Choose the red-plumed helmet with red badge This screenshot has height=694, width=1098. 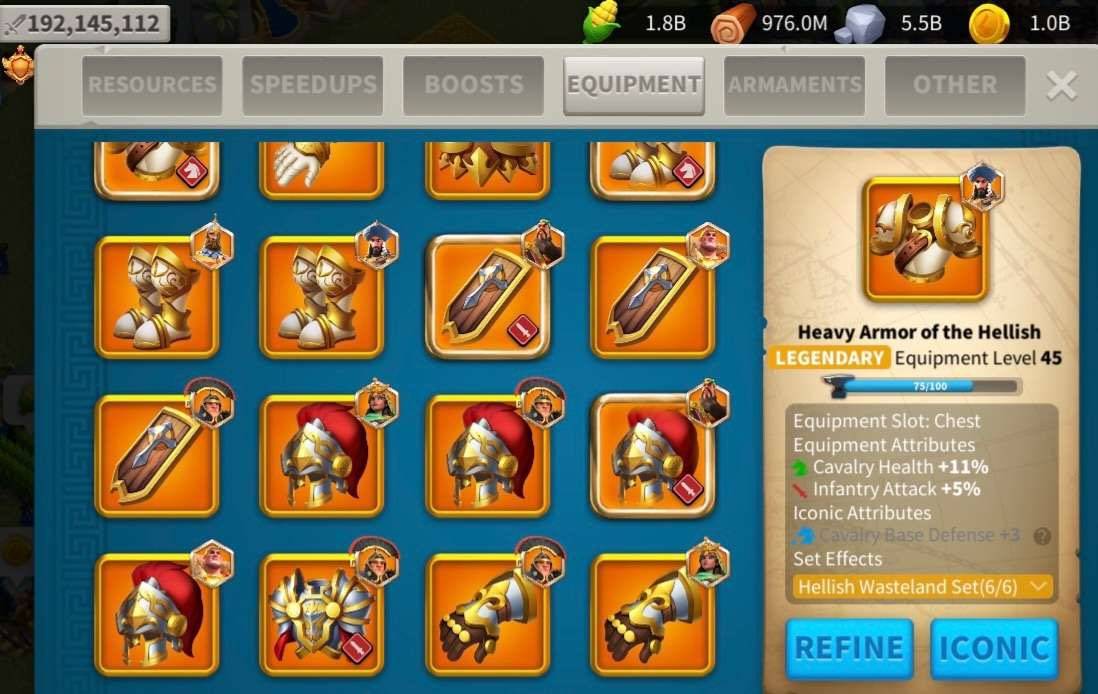point(653,455)
